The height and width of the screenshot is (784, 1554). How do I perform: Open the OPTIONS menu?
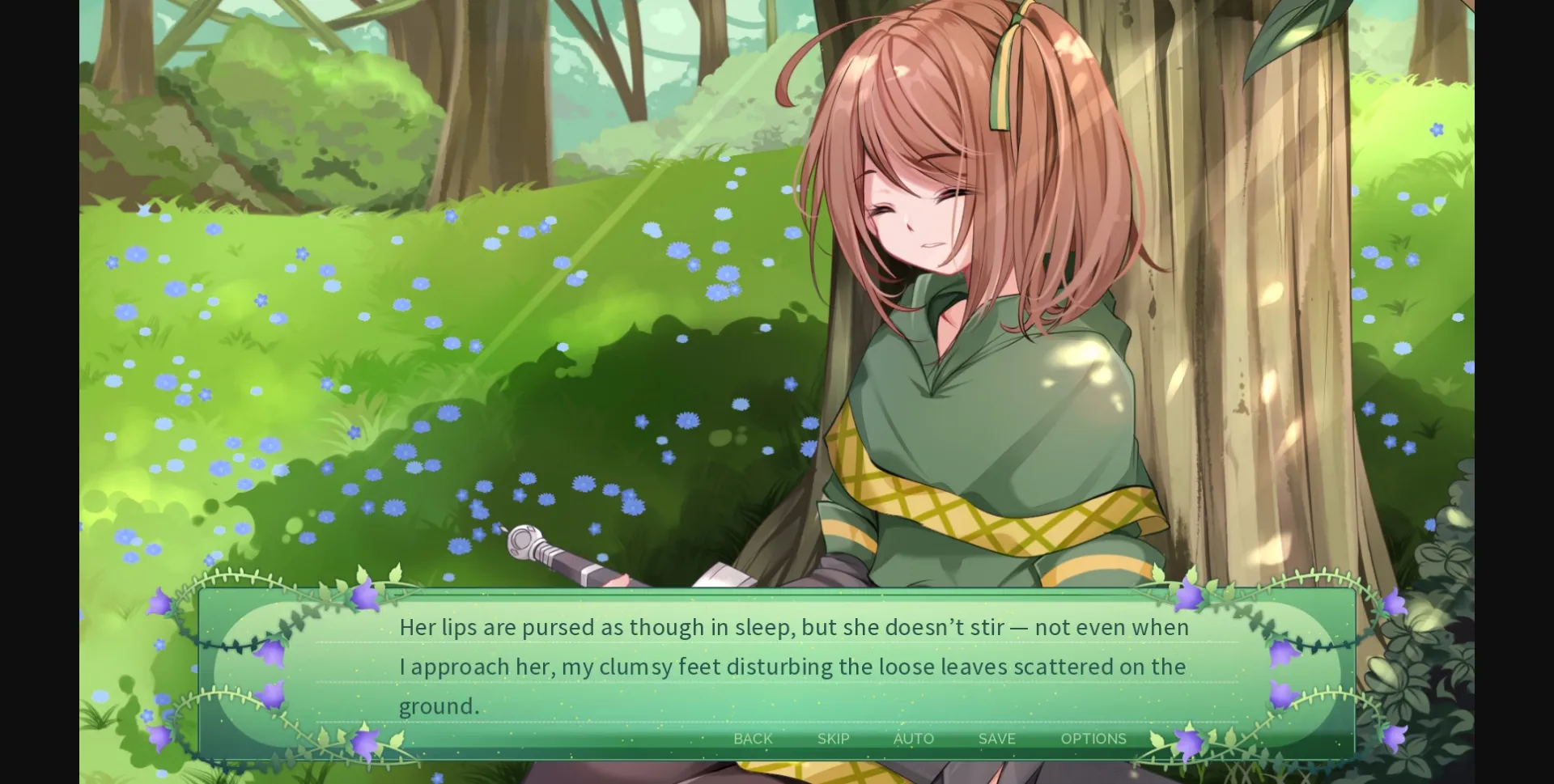[1093, 738]
